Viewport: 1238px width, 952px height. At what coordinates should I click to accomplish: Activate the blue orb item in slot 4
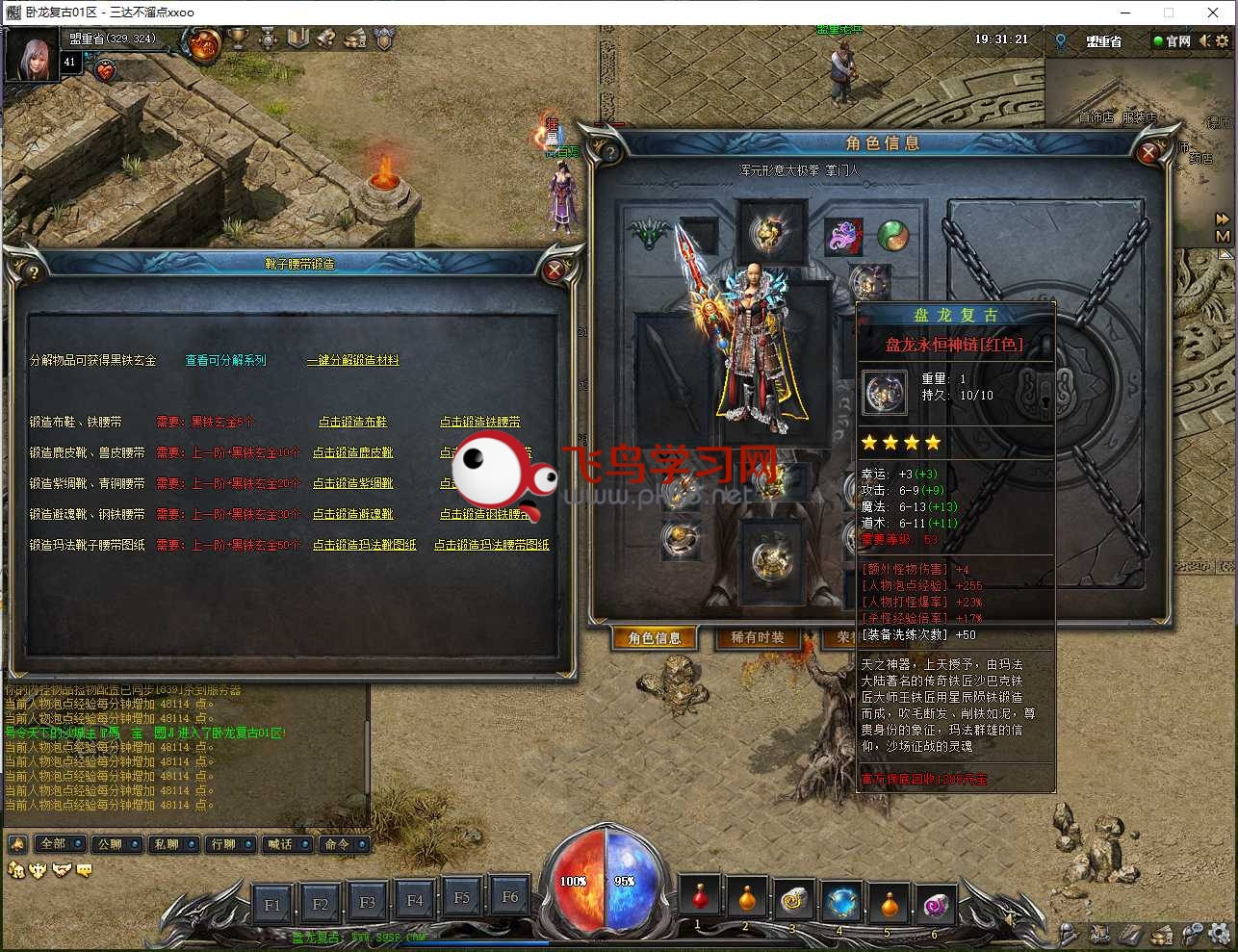click(841, 901)
